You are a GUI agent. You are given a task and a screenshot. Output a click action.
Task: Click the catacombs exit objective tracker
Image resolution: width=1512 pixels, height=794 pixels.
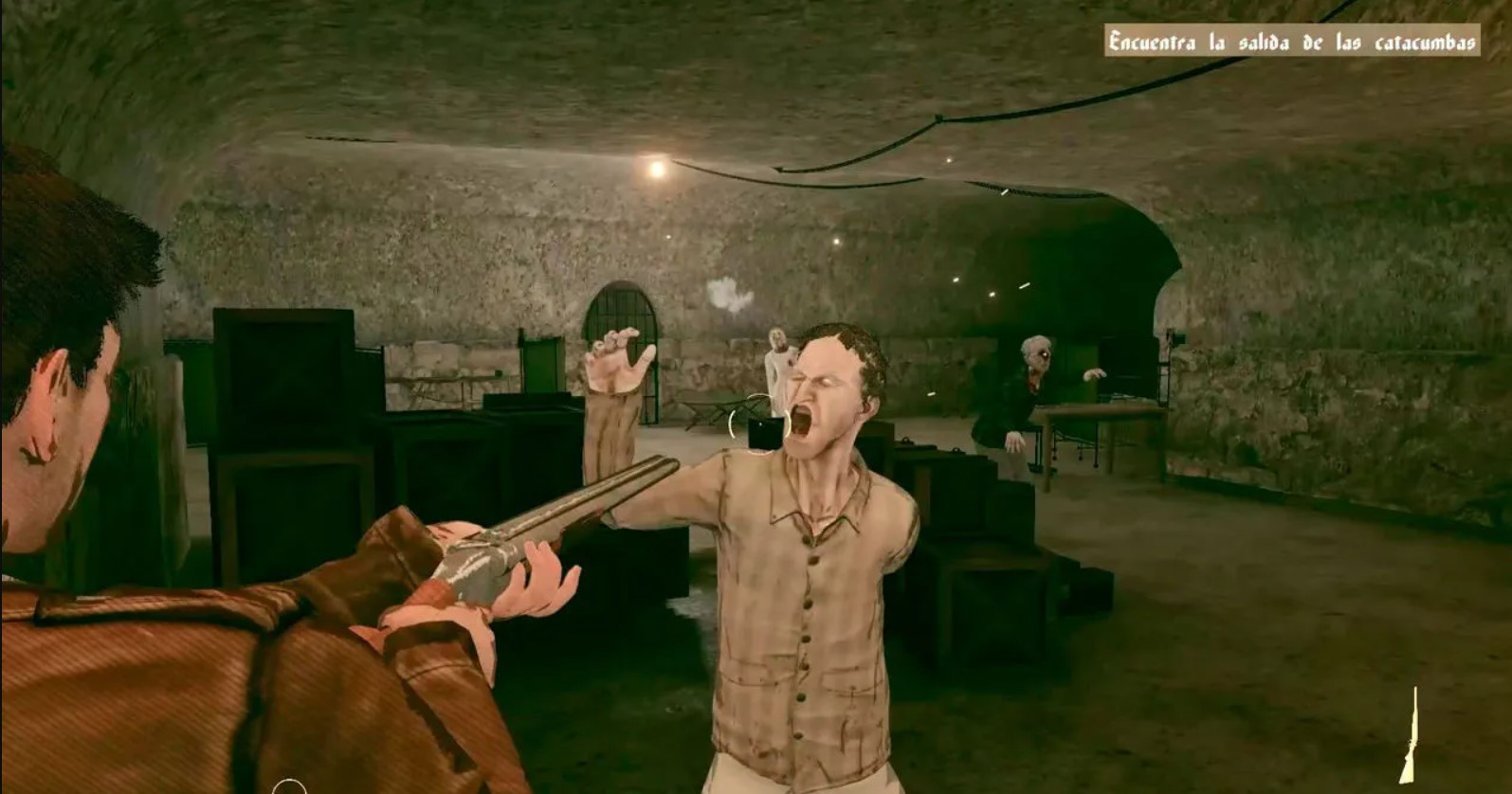point(1292,42)
